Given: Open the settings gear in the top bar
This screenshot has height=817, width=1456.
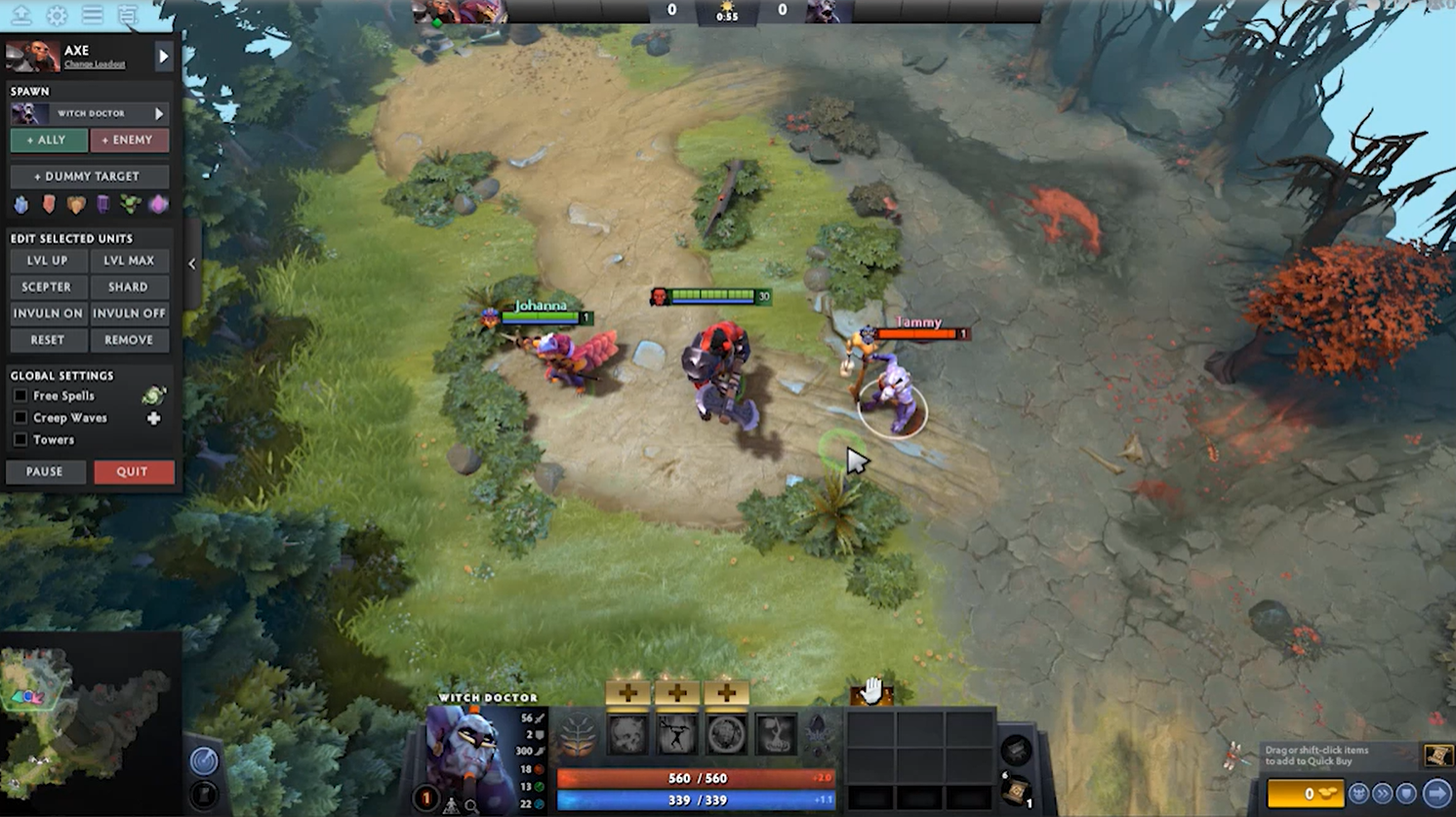Looking at the screenshot, I should (57, 15).
